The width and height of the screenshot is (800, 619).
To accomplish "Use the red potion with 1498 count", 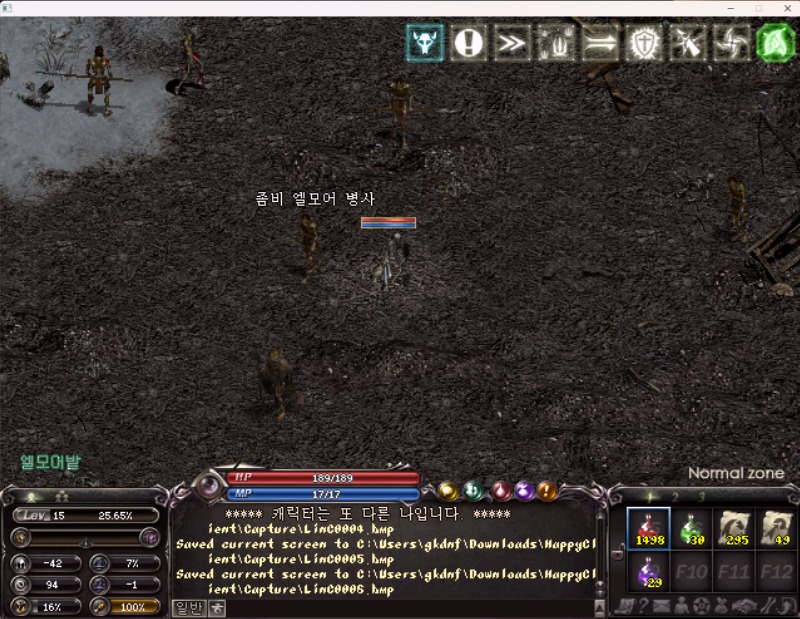I will pos(648,528).
